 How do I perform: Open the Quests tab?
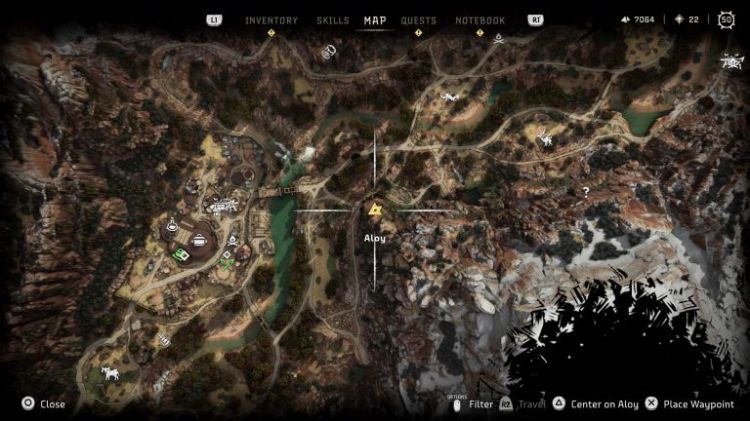(418, 20)
